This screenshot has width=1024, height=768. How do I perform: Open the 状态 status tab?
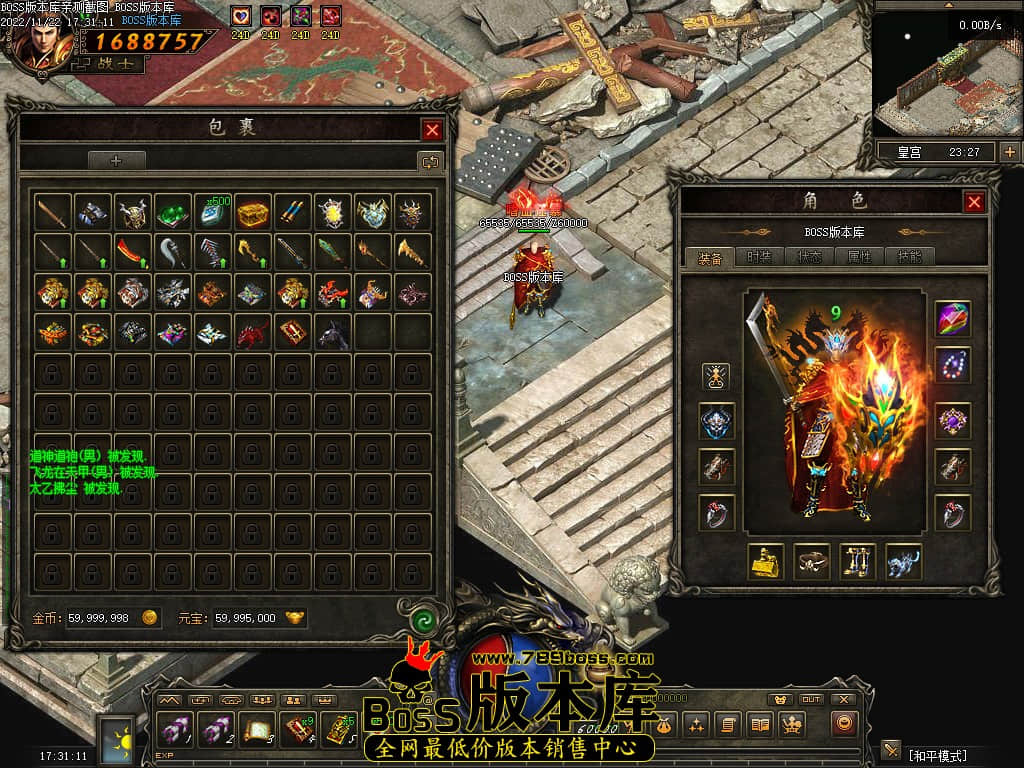pos(810,257)
